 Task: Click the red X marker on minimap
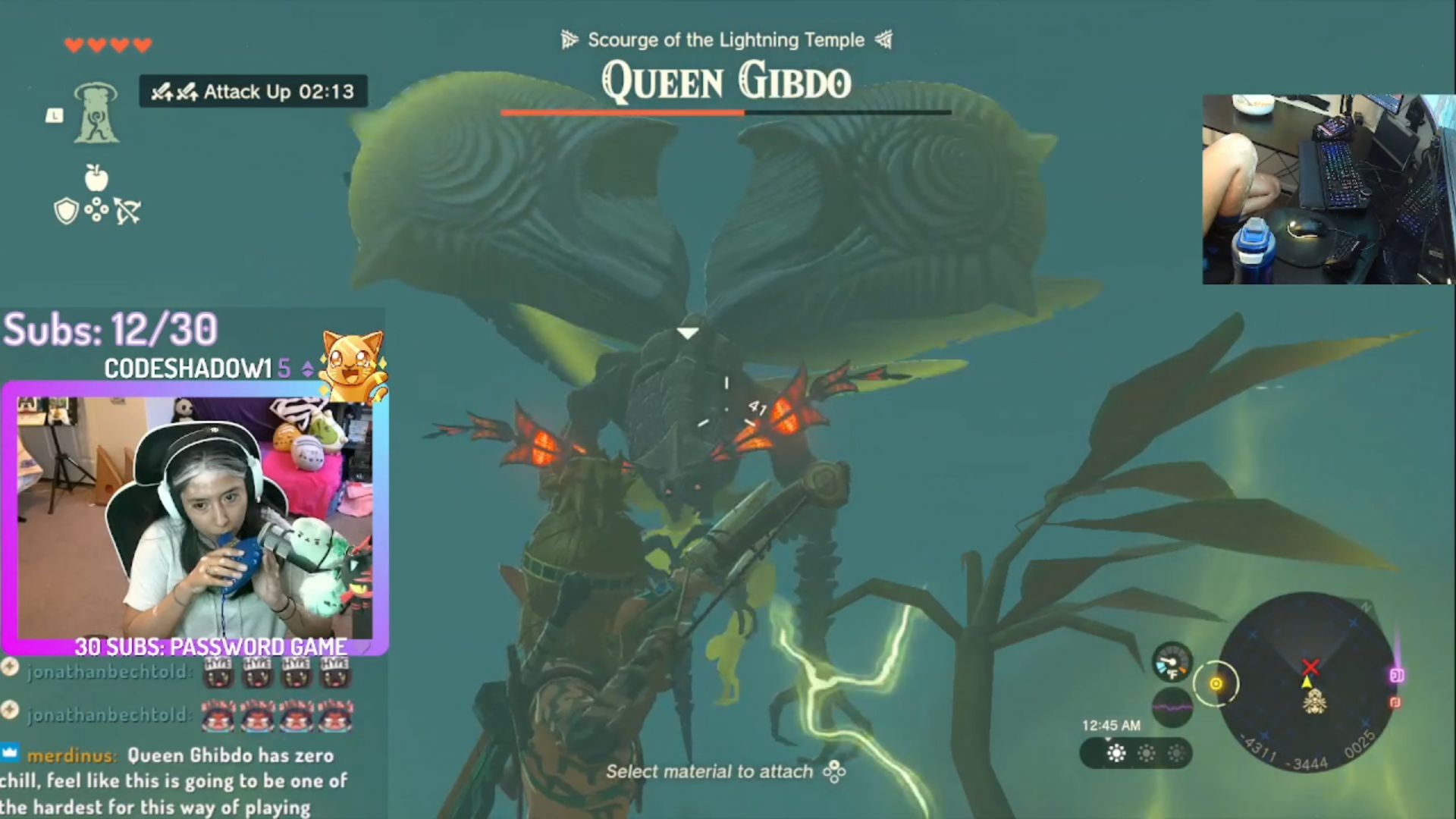point(1310,667)
